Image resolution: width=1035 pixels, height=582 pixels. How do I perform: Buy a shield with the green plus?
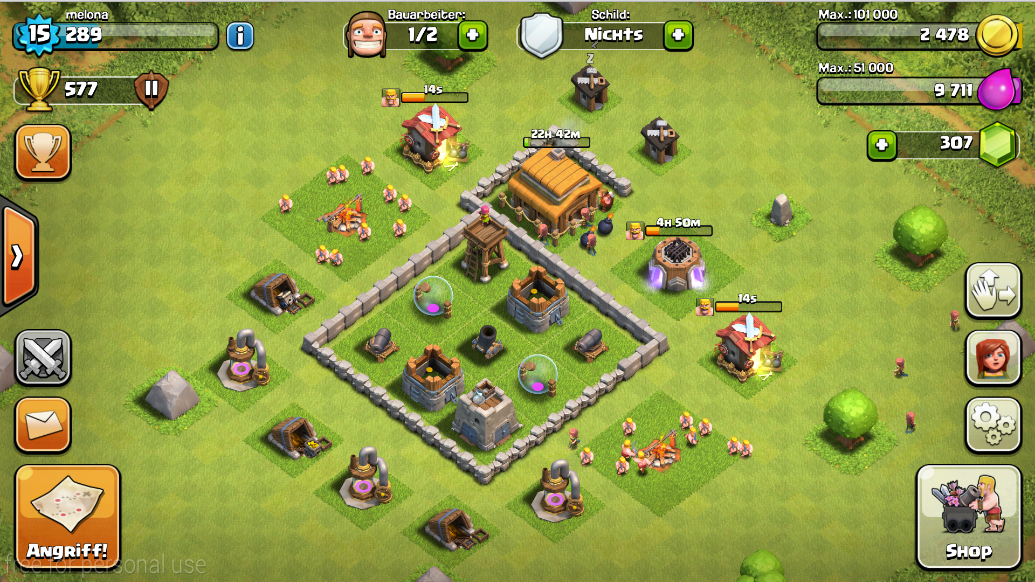(x=678, y=35)
